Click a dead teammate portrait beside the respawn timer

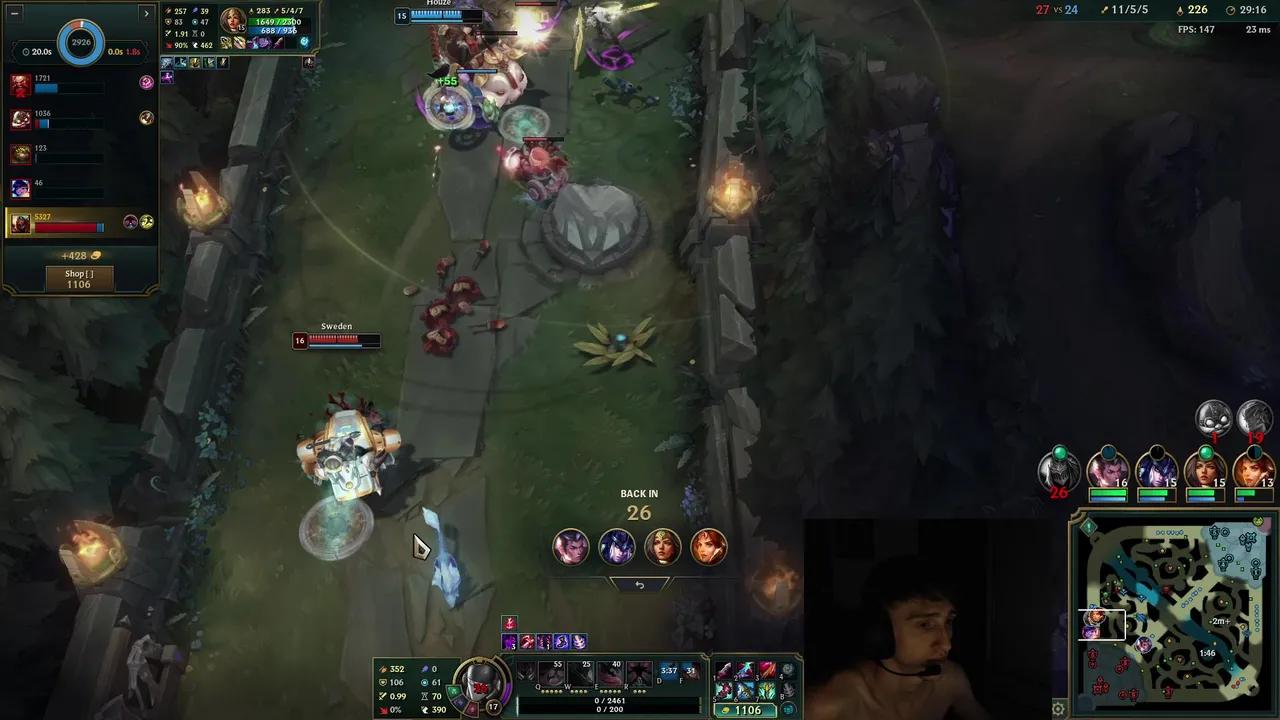click(x=570, y=545)
